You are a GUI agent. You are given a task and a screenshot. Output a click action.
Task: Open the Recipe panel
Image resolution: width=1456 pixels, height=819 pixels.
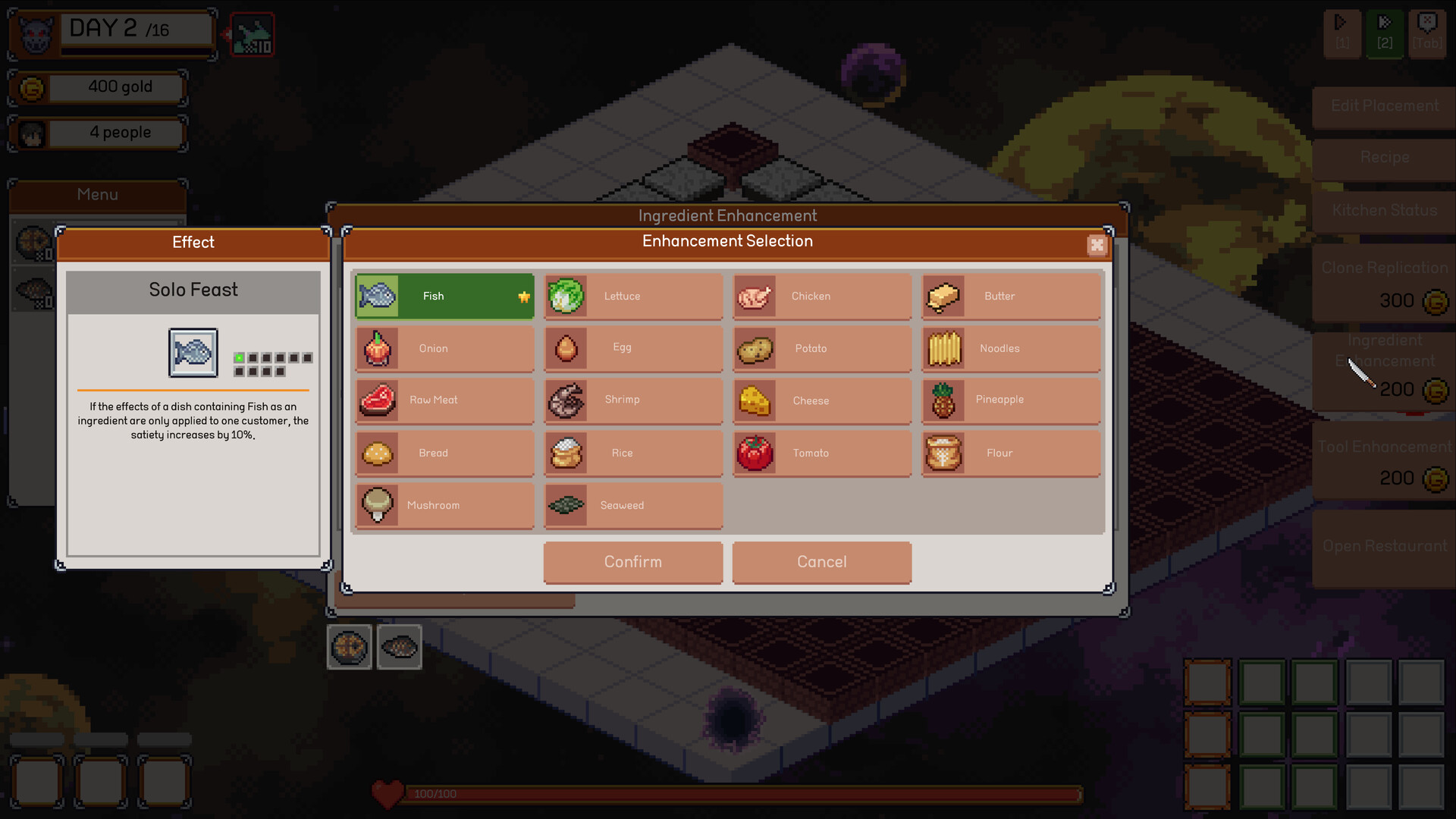1384,158
